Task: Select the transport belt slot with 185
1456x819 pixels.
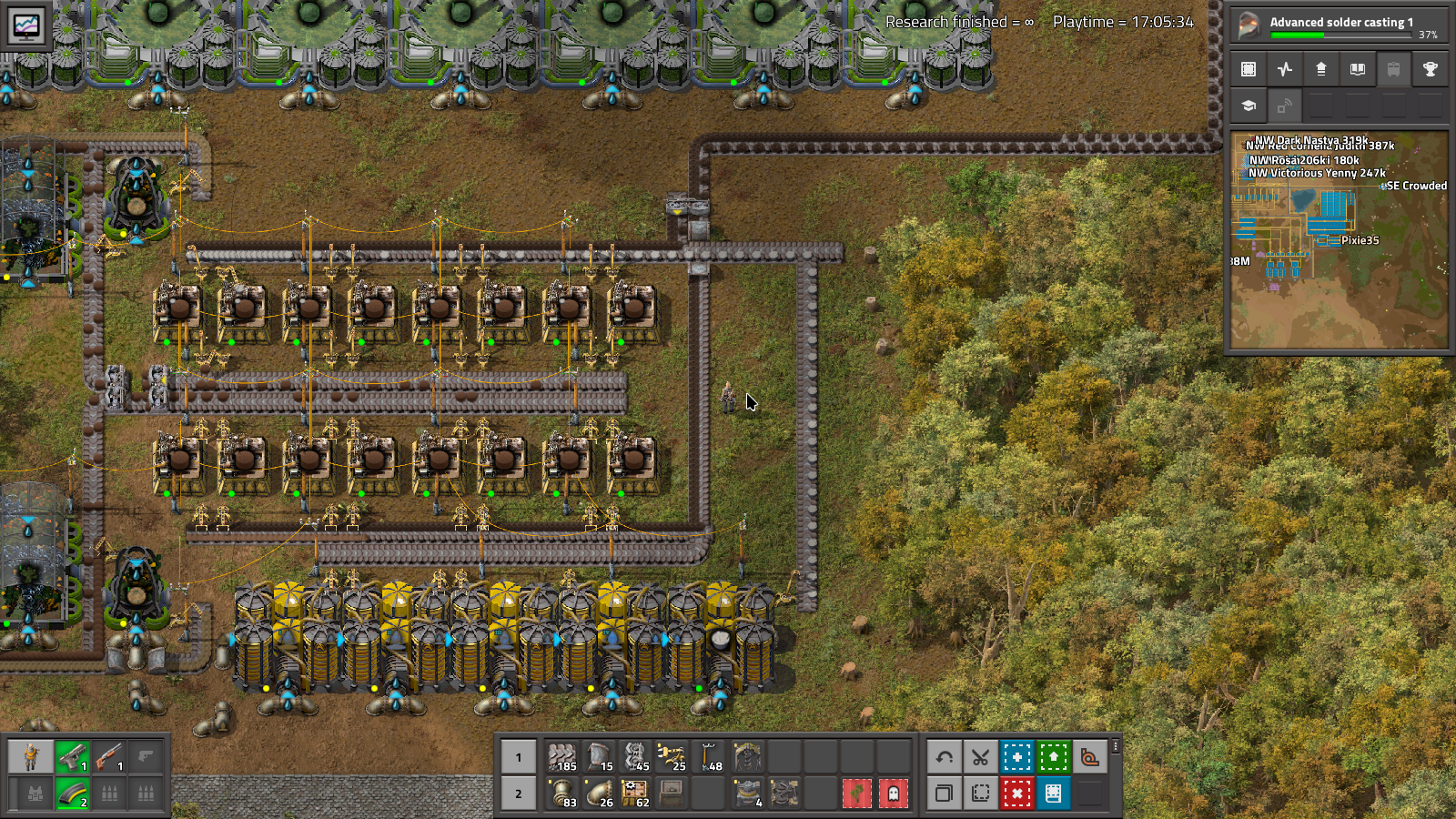Action: pos(562,757)
